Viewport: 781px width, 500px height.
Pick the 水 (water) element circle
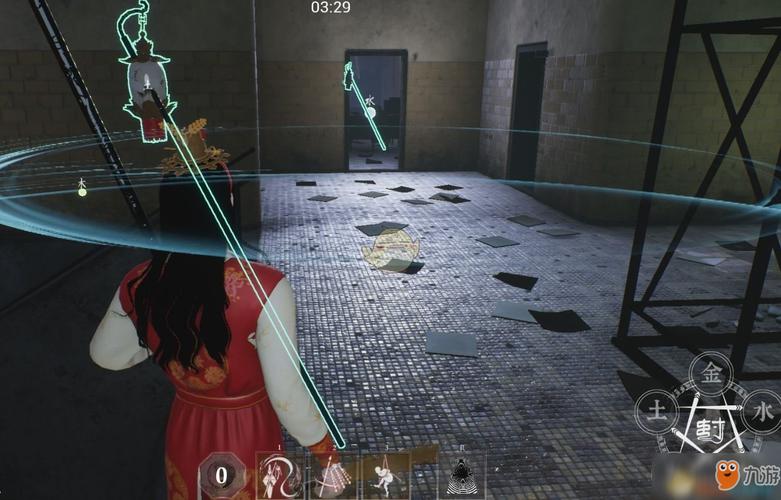pyautogui.click(x=763, y=409)
